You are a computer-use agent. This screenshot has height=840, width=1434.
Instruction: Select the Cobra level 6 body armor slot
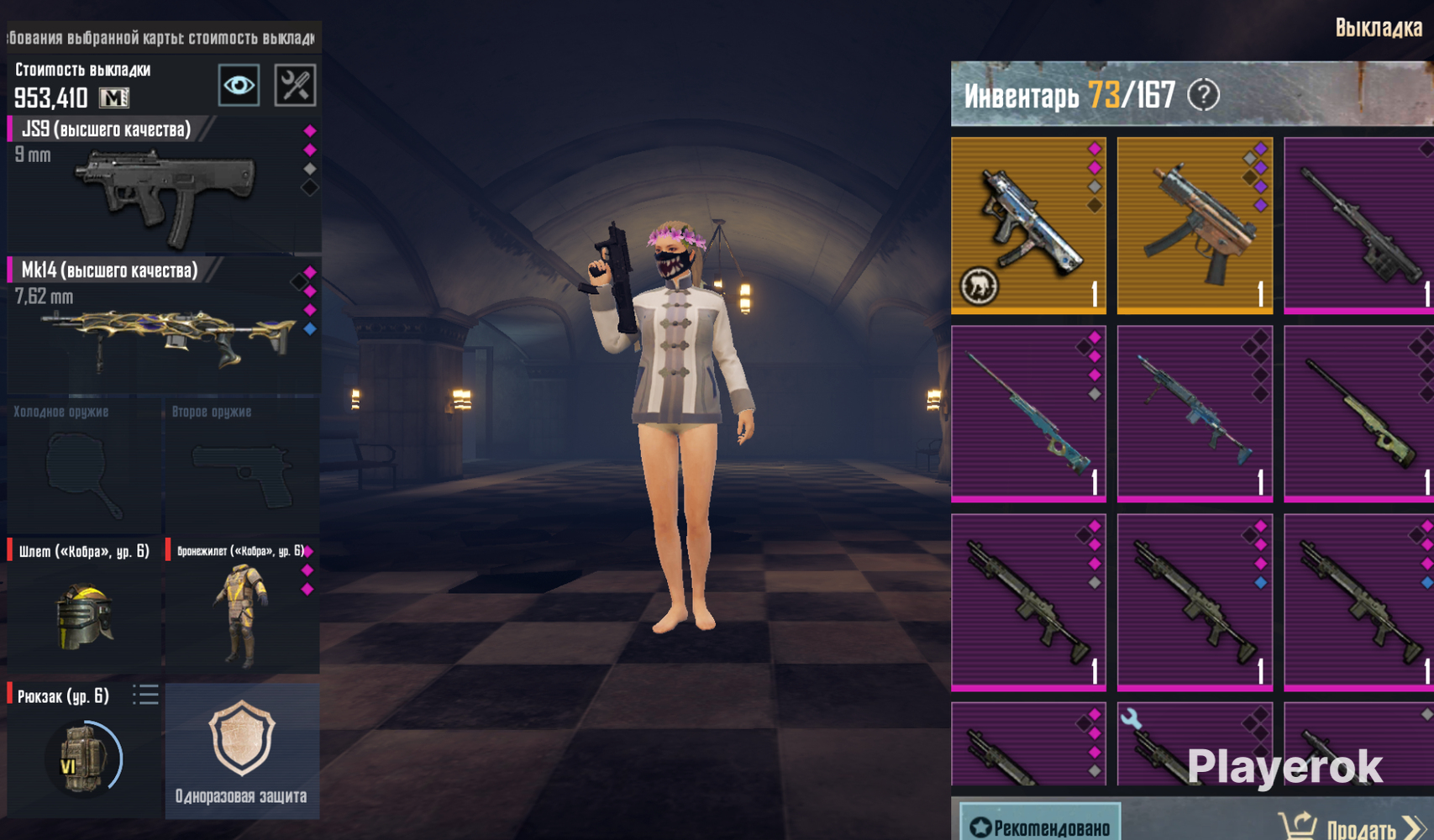[x=242, y=606]
